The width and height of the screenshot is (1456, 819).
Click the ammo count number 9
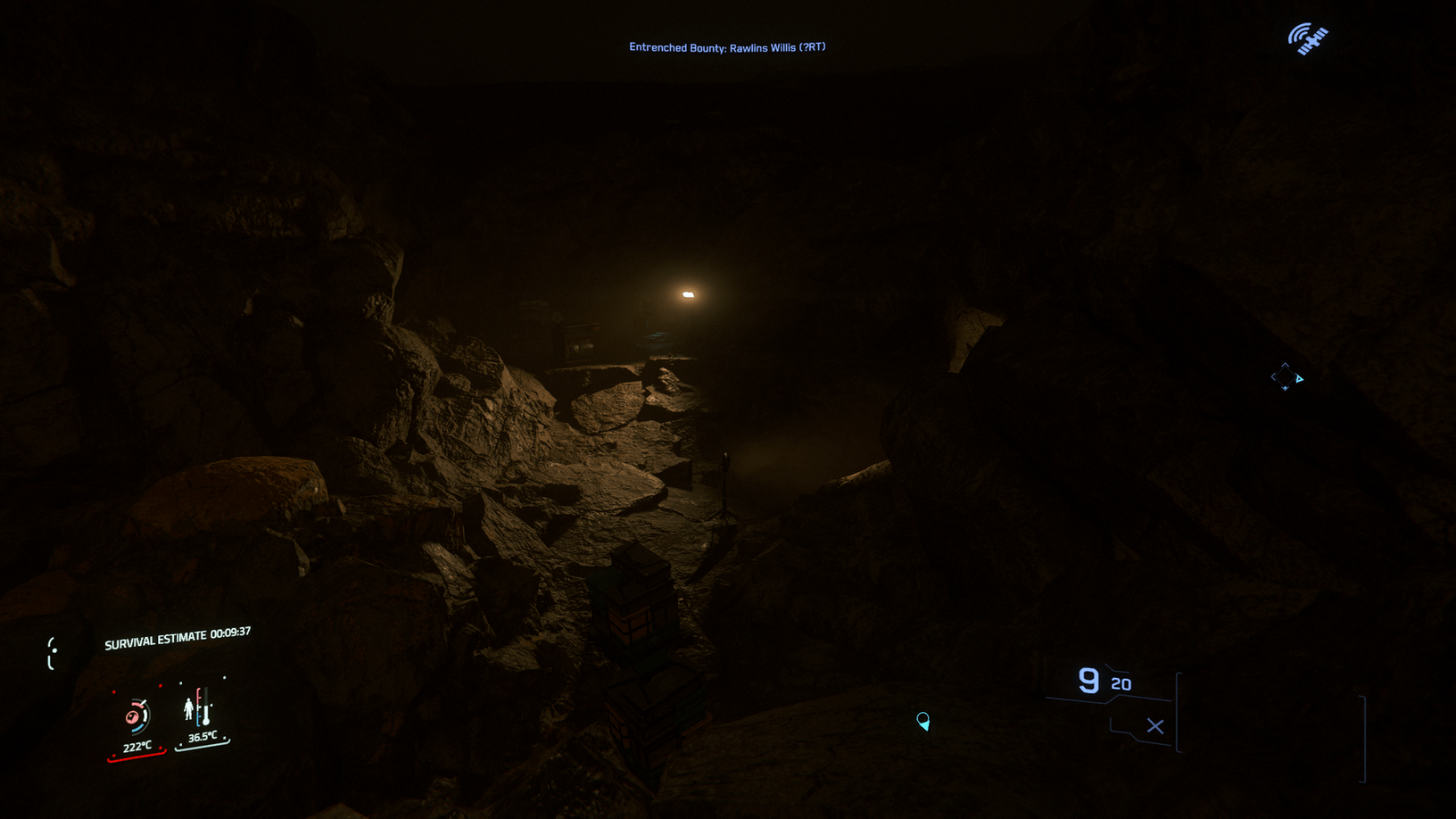1087,681
